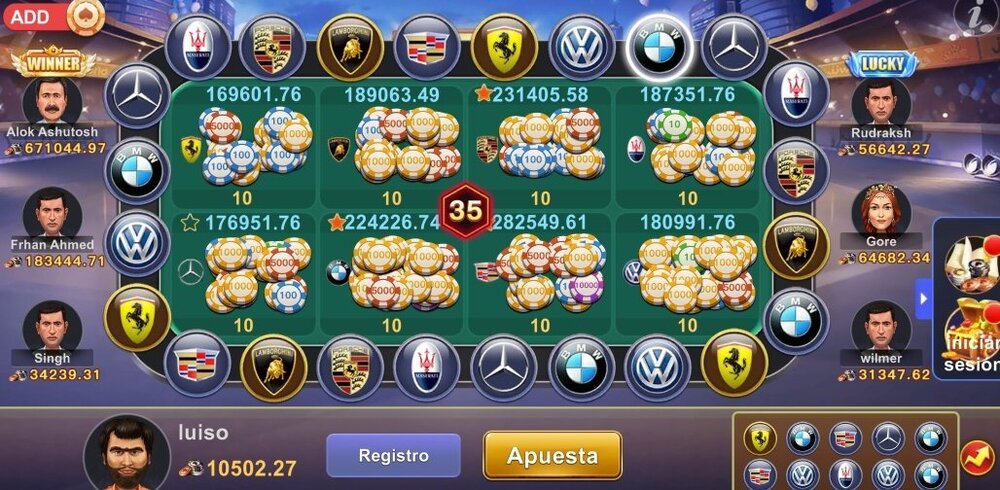Collapse the side panel with the blue arrow
This screenshot has height=490, width=1000.
tap(923, 298)
